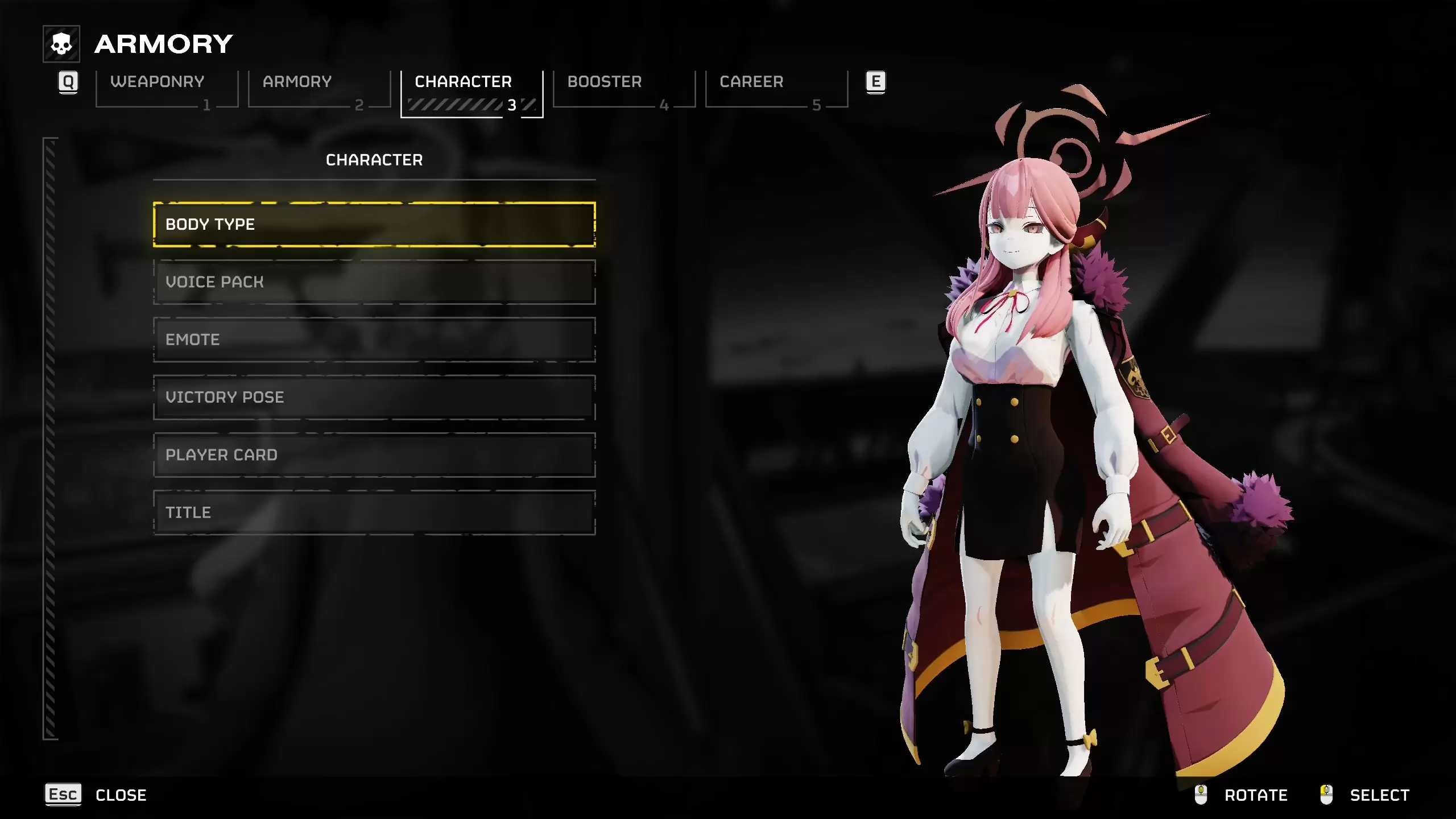
Task: Show the Career tab
Action: click(x=776, y=89)
